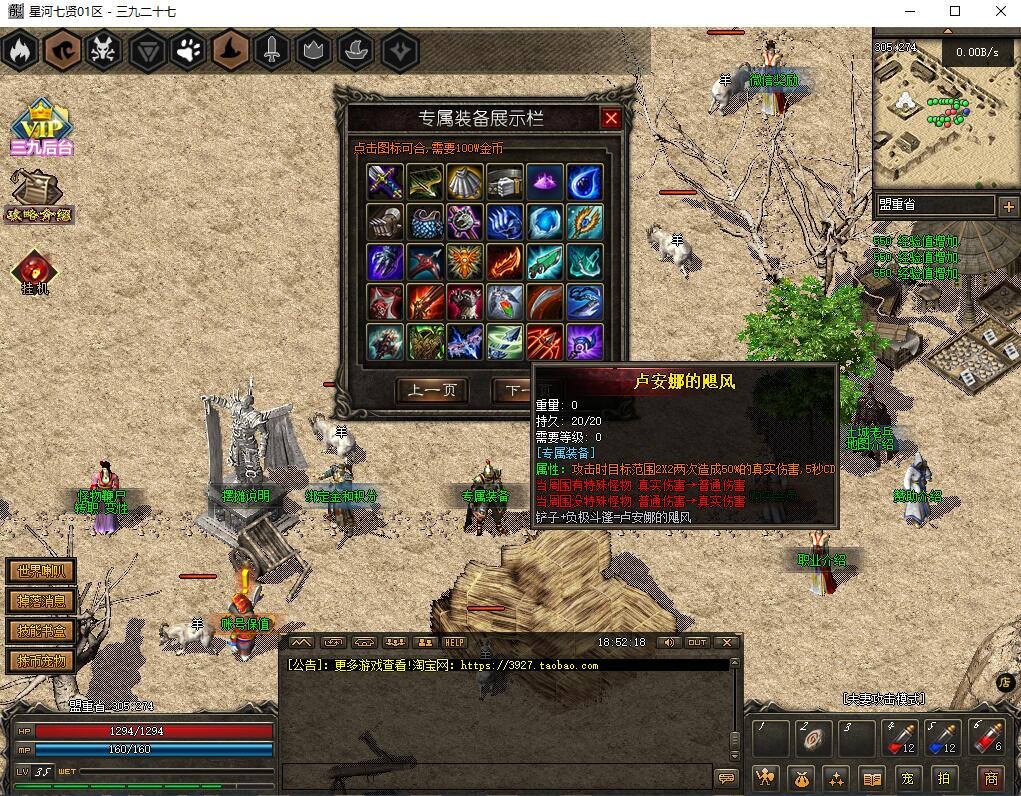Toggle auto-battle with the 挂机 icon
Image resolution: width=1021 pixels, height=796 pixels.
(x=35, y=271)
